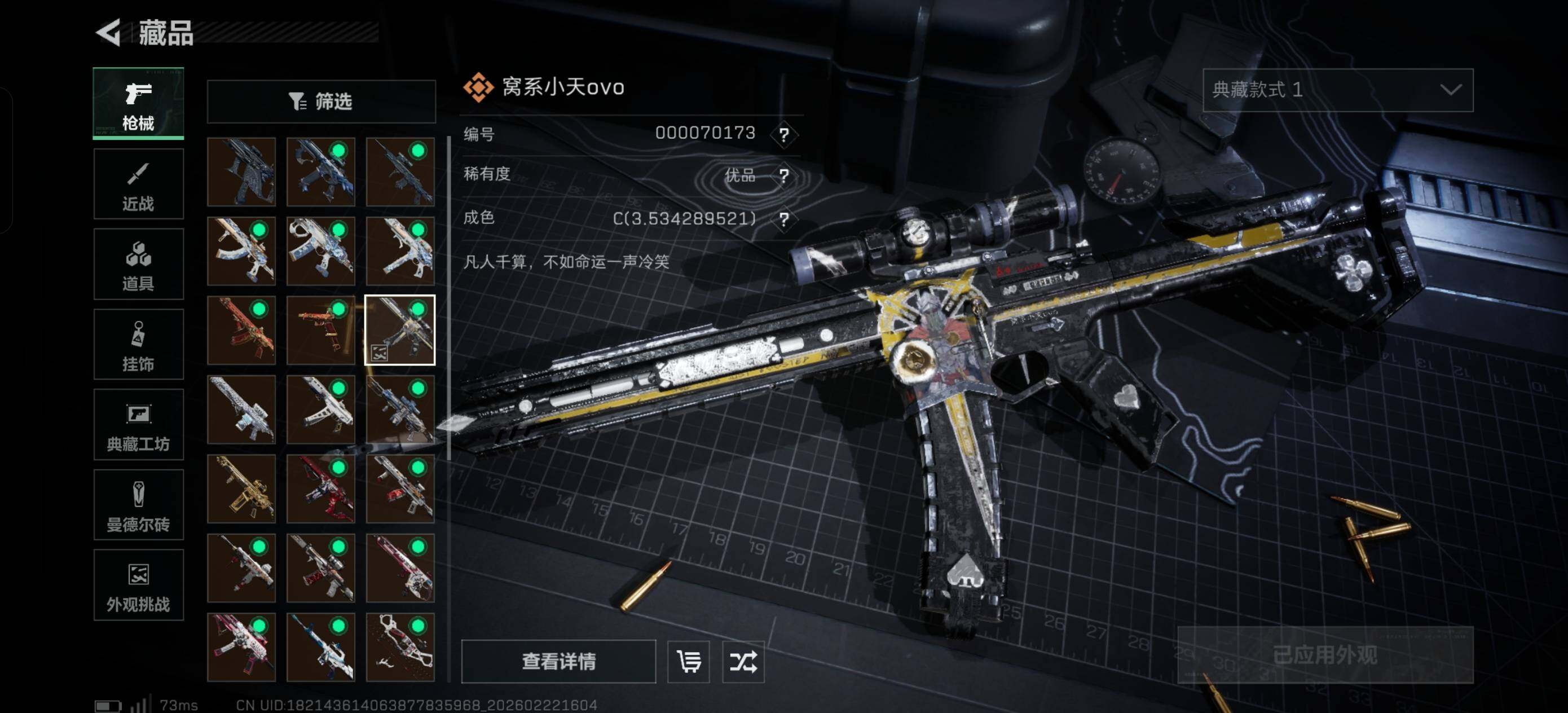Show help for 成色 wear value
Viewport: 1568px width, 713px height.
(x=784, y=219)
